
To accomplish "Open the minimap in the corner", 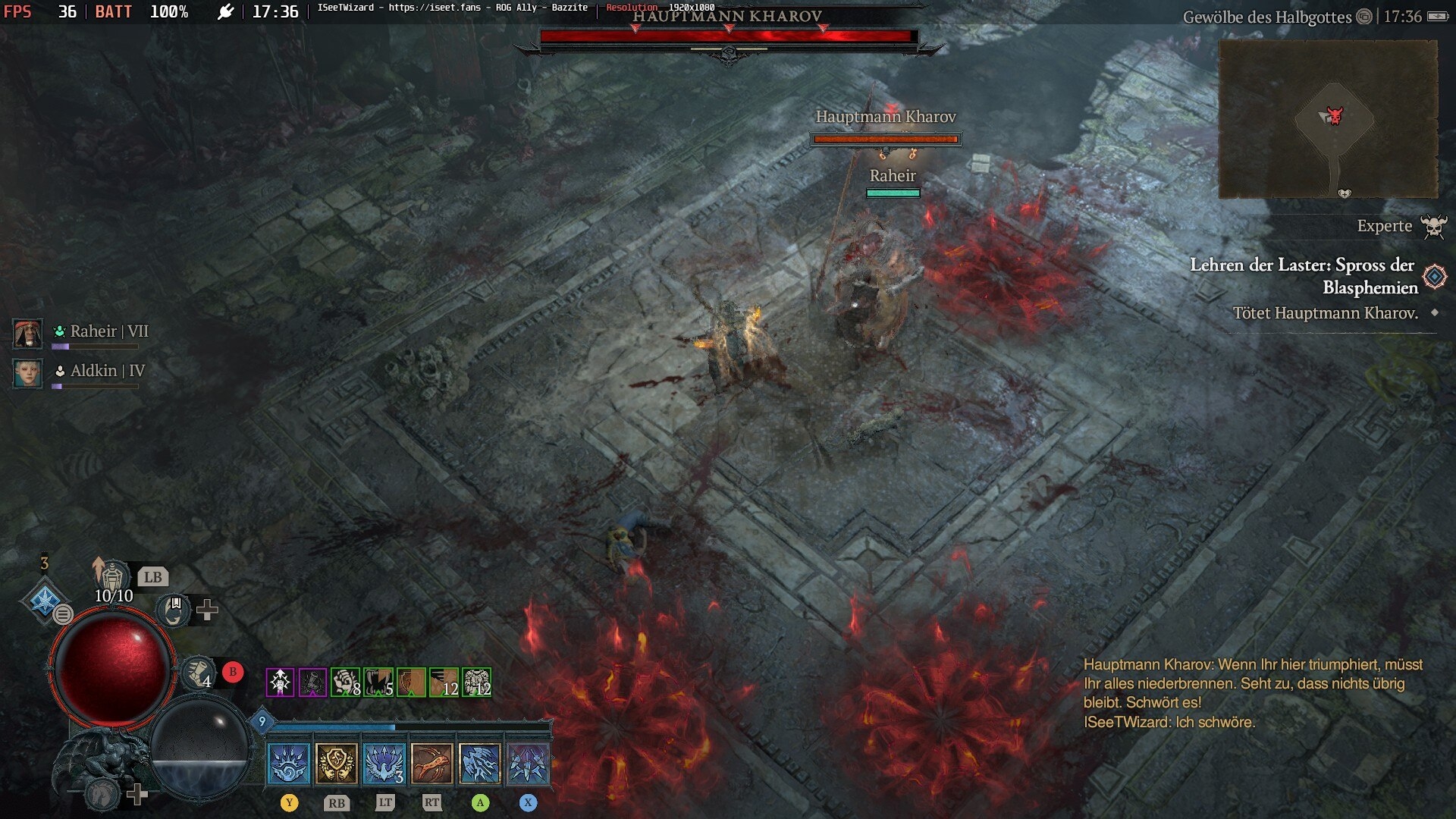I will click(1328, 119).
